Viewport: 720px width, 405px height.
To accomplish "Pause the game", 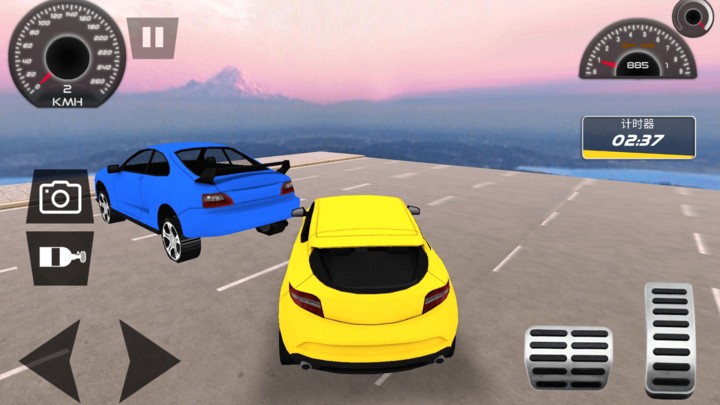I will 153,38.
